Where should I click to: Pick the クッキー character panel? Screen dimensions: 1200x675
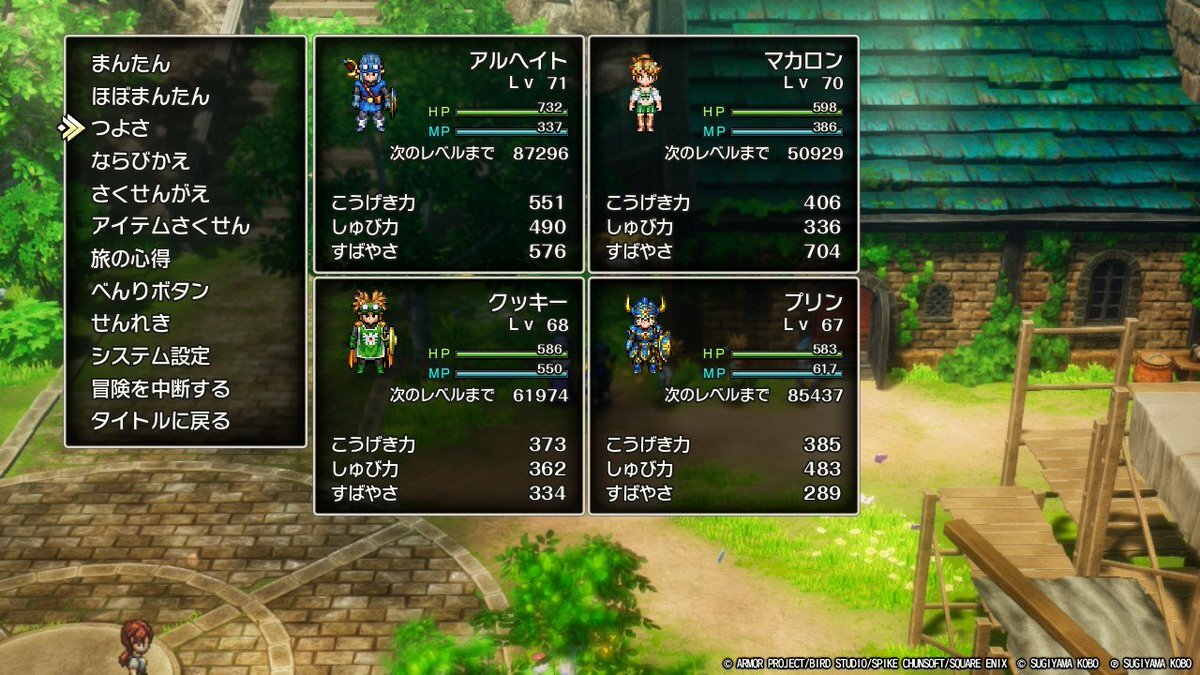point(448,395)
